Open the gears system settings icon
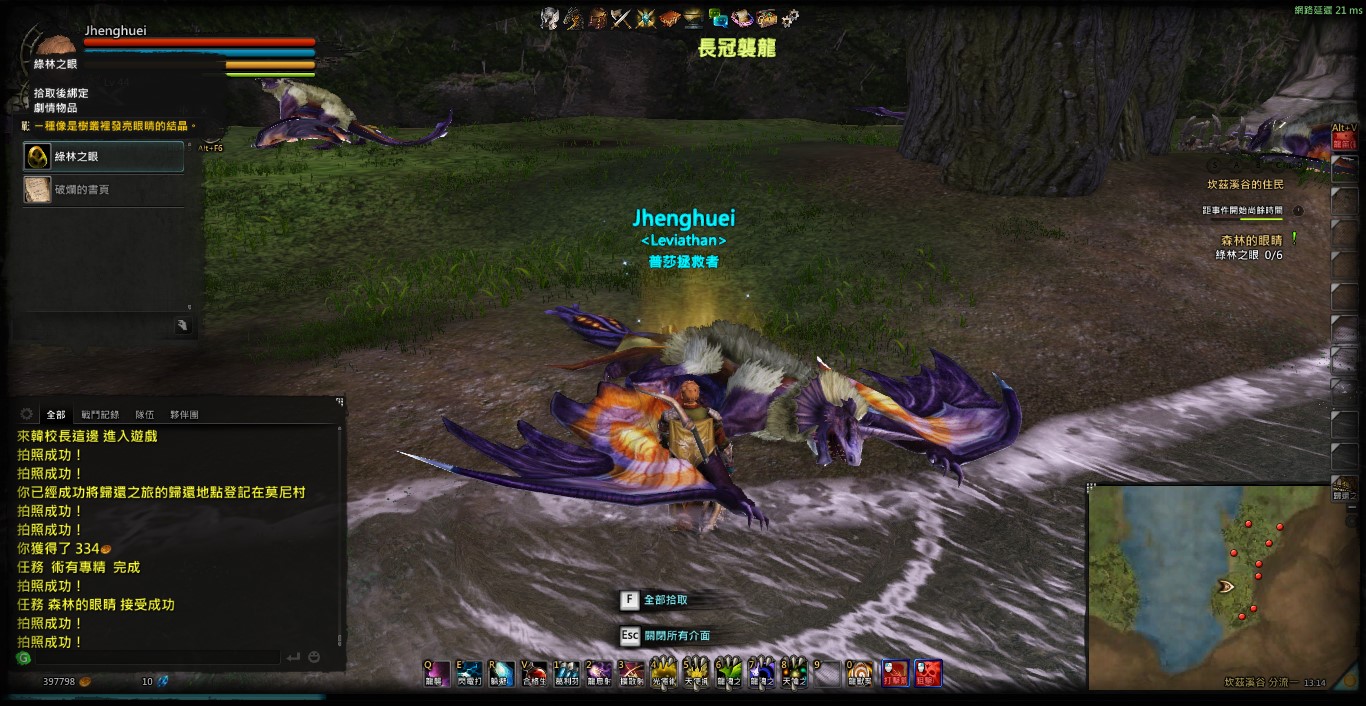 click(790, 18)
